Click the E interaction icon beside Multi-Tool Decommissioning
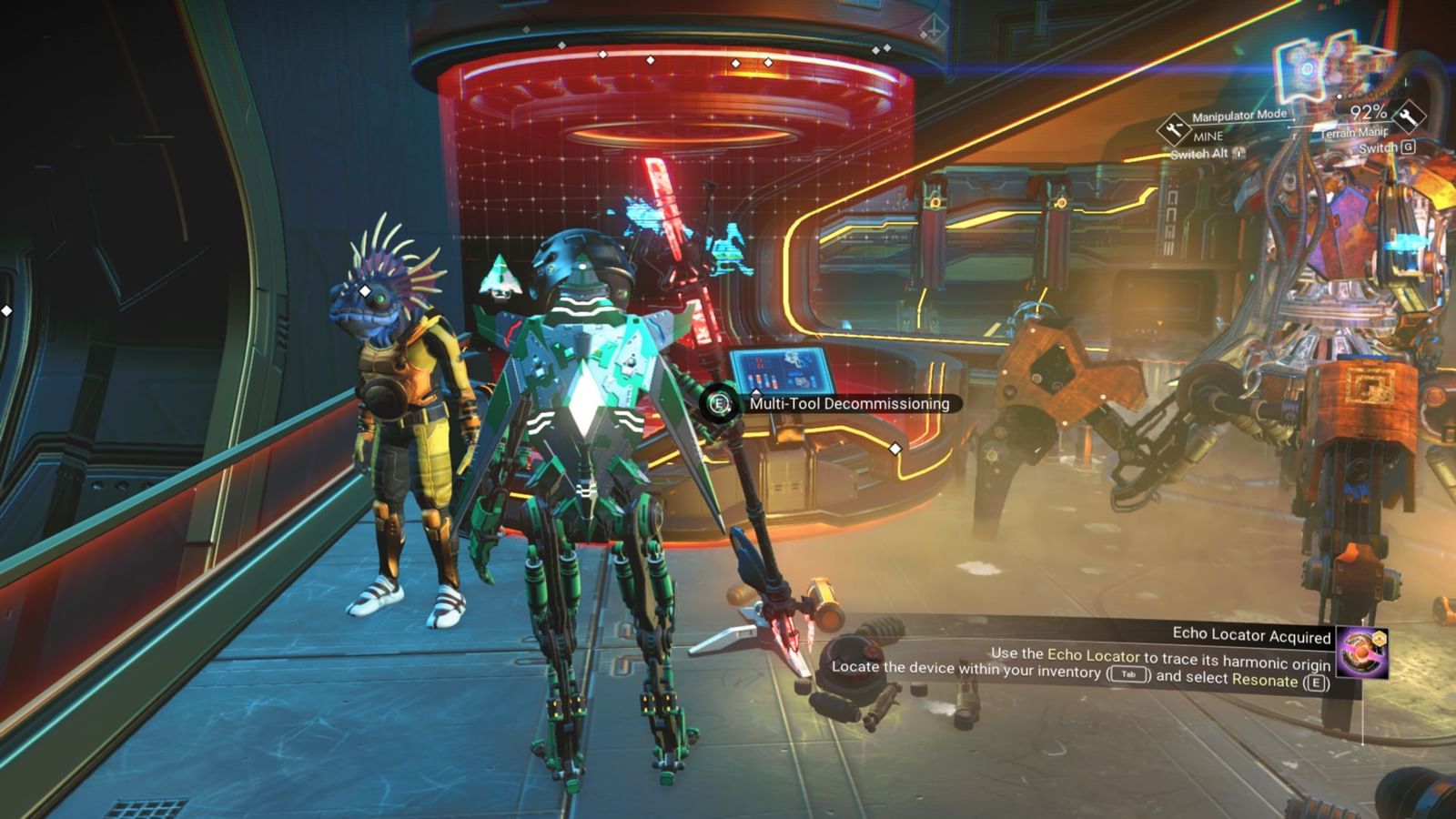The image size is (1456, 819). 718,404
